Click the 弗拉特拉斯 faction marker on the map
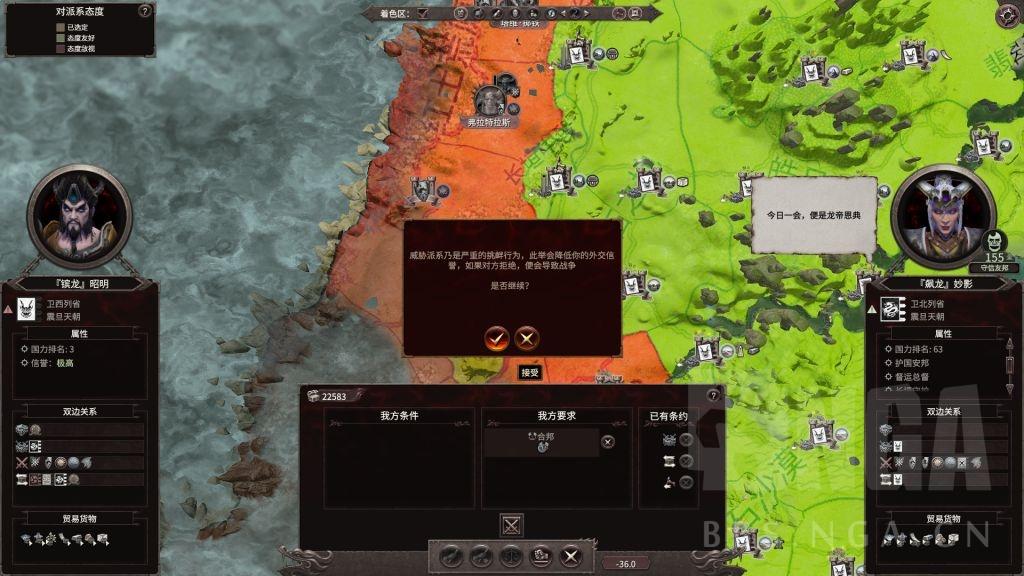Screen dimensions: 1024x576 pos(489,101)
